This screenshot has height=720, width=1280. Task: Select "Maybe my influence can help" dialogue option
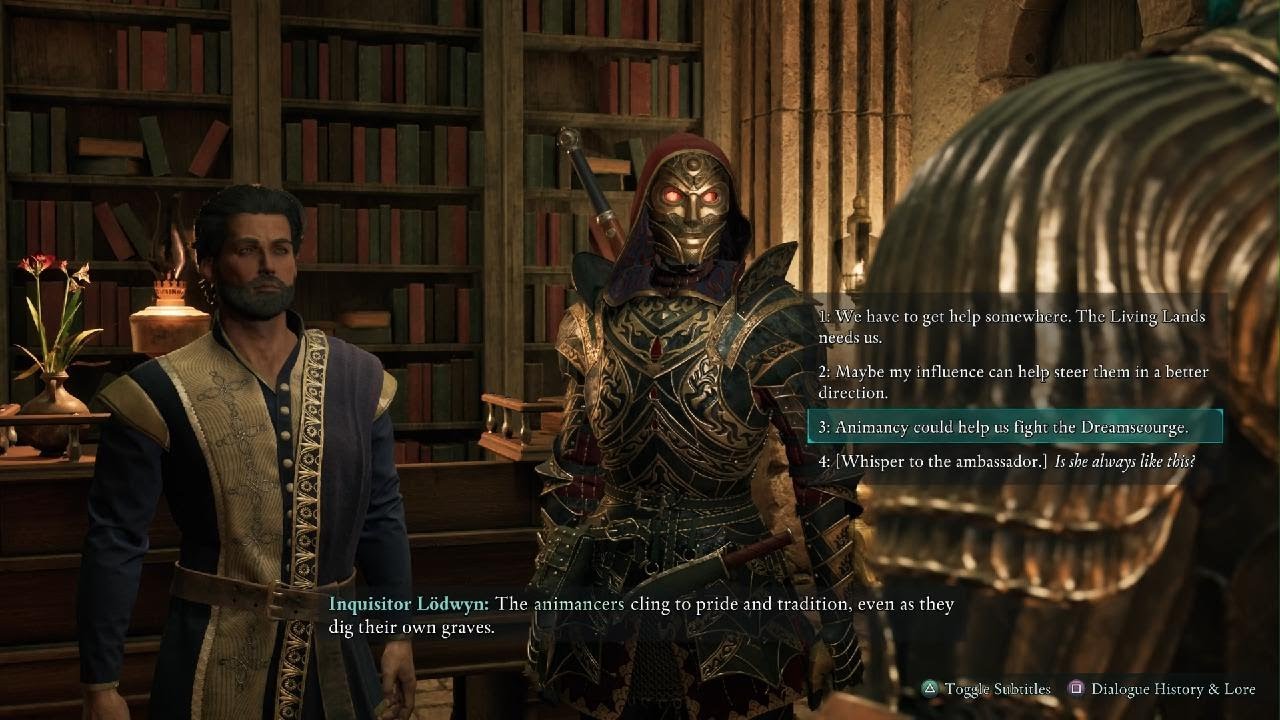[x=1012, y=382]
